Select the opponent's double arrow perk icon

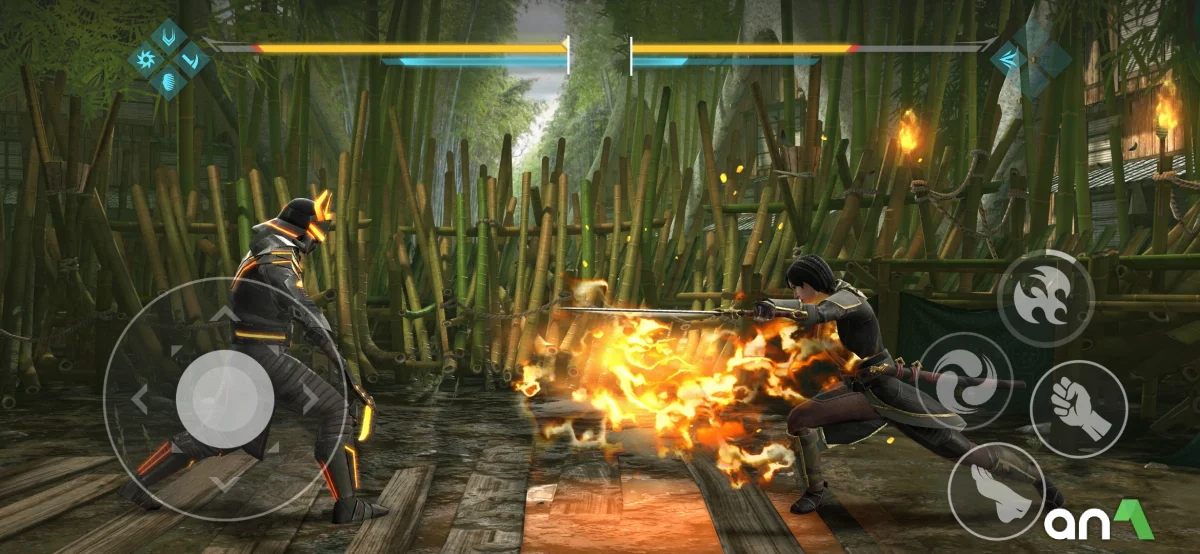coord(1008,60)
